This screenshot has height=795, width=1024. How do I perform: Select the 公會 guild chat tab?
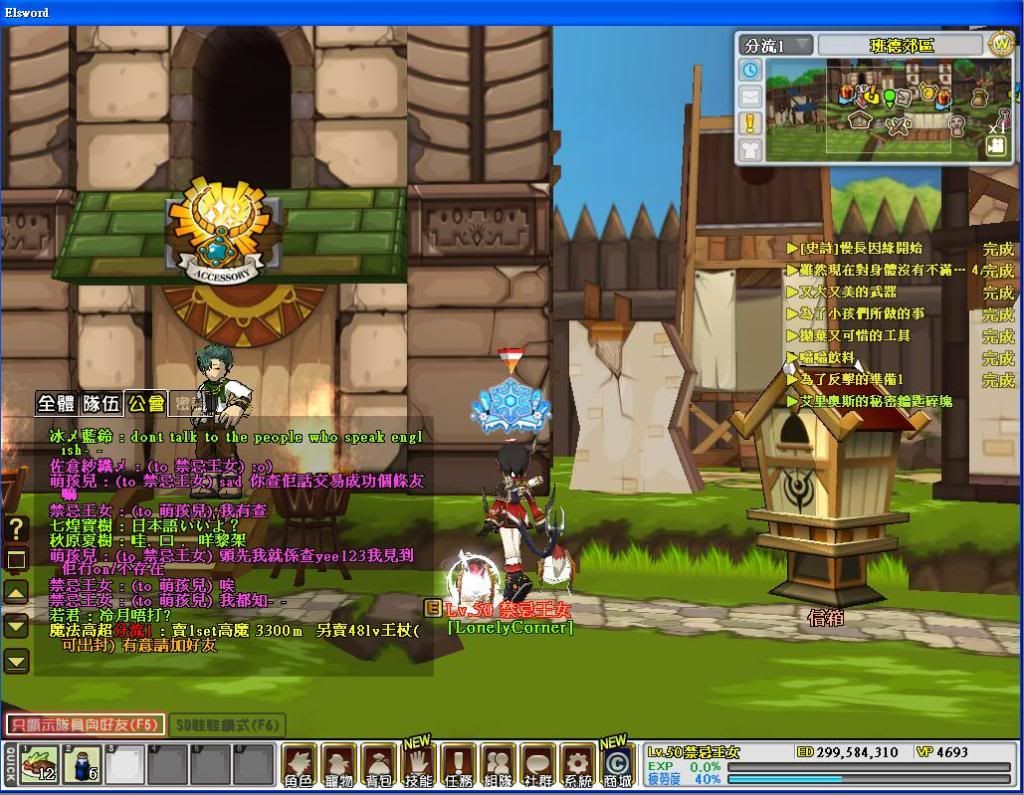(x=146, y=403)
